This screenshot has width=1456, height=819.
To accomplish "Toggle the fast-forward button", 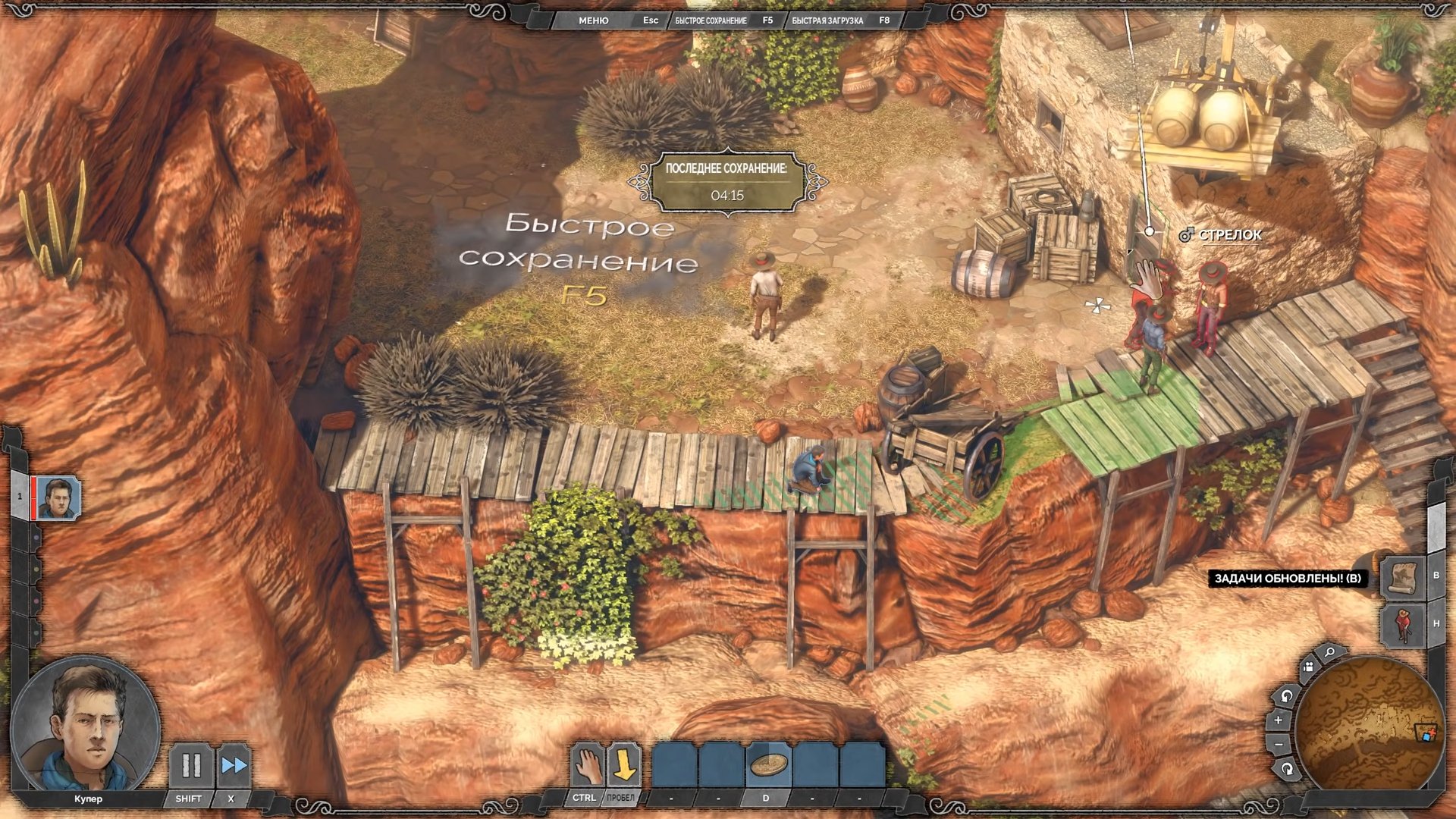I will point(234,766).
